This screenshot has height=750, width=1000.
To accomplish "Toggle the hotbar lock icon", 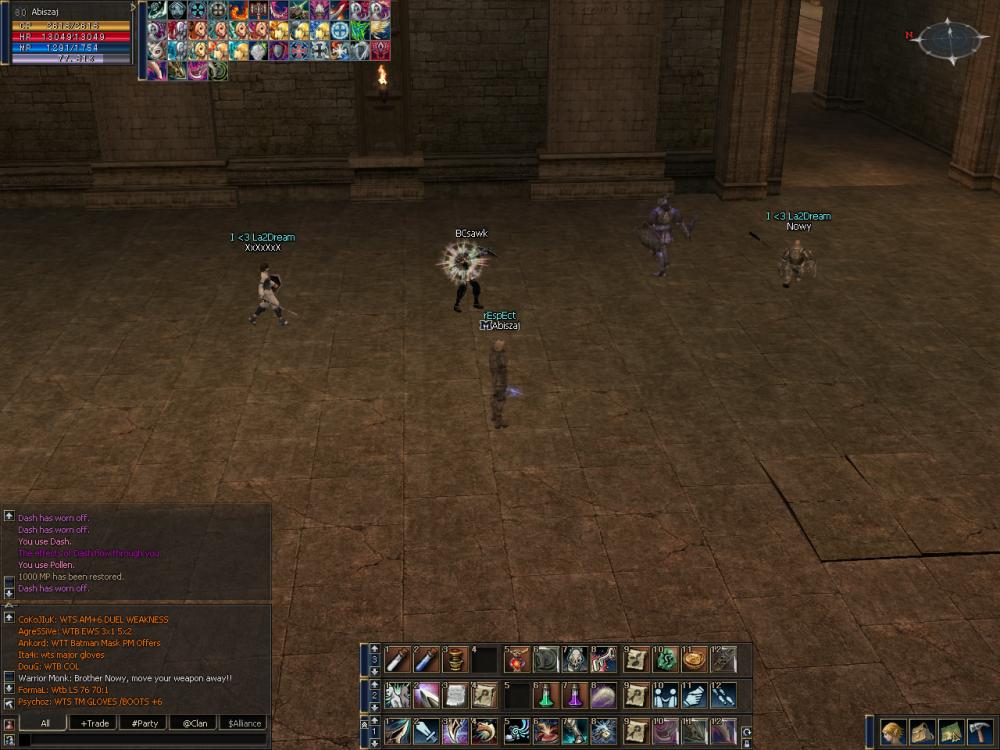I will pos(746,742).
